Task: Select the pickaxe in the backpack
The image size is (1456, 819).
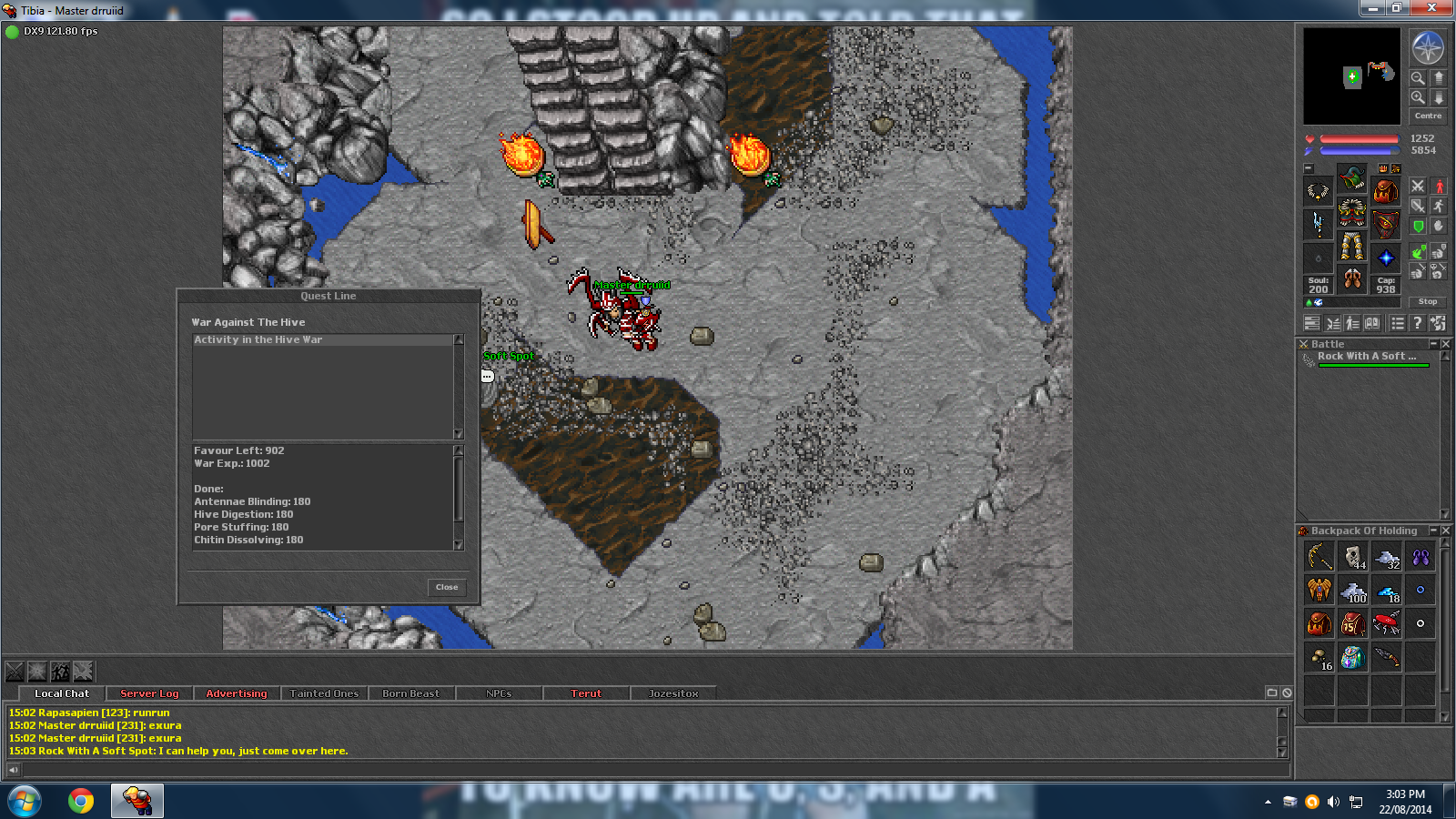Action: [x=1319, y=556]
